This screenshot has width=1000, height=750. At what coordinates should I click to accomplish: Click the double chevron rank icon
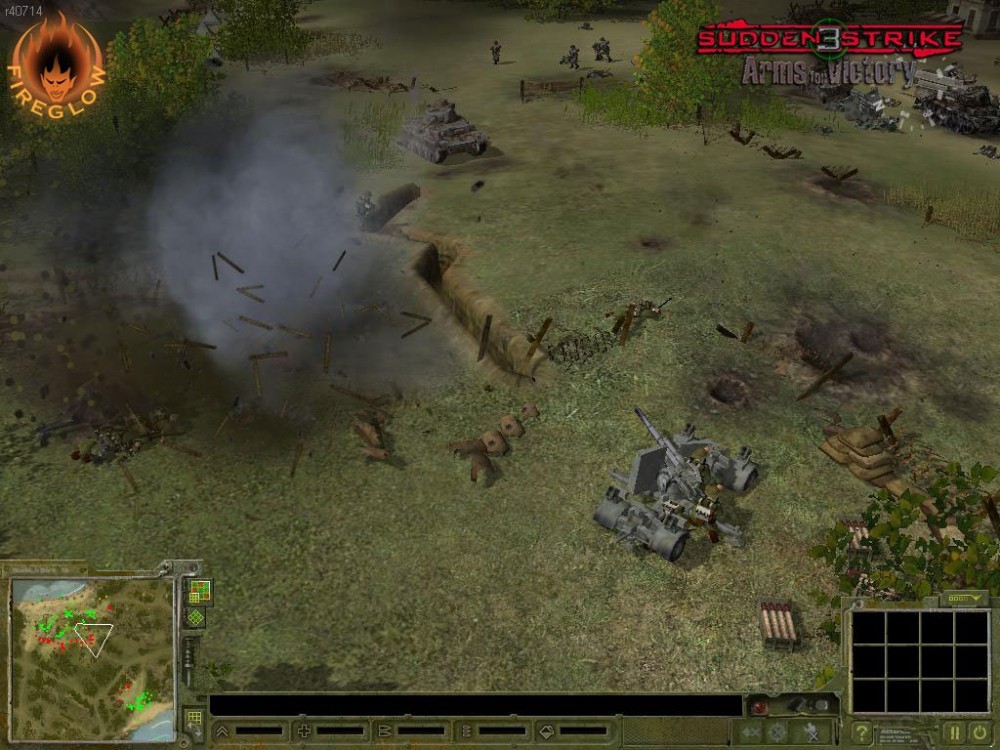click(222, 731)
